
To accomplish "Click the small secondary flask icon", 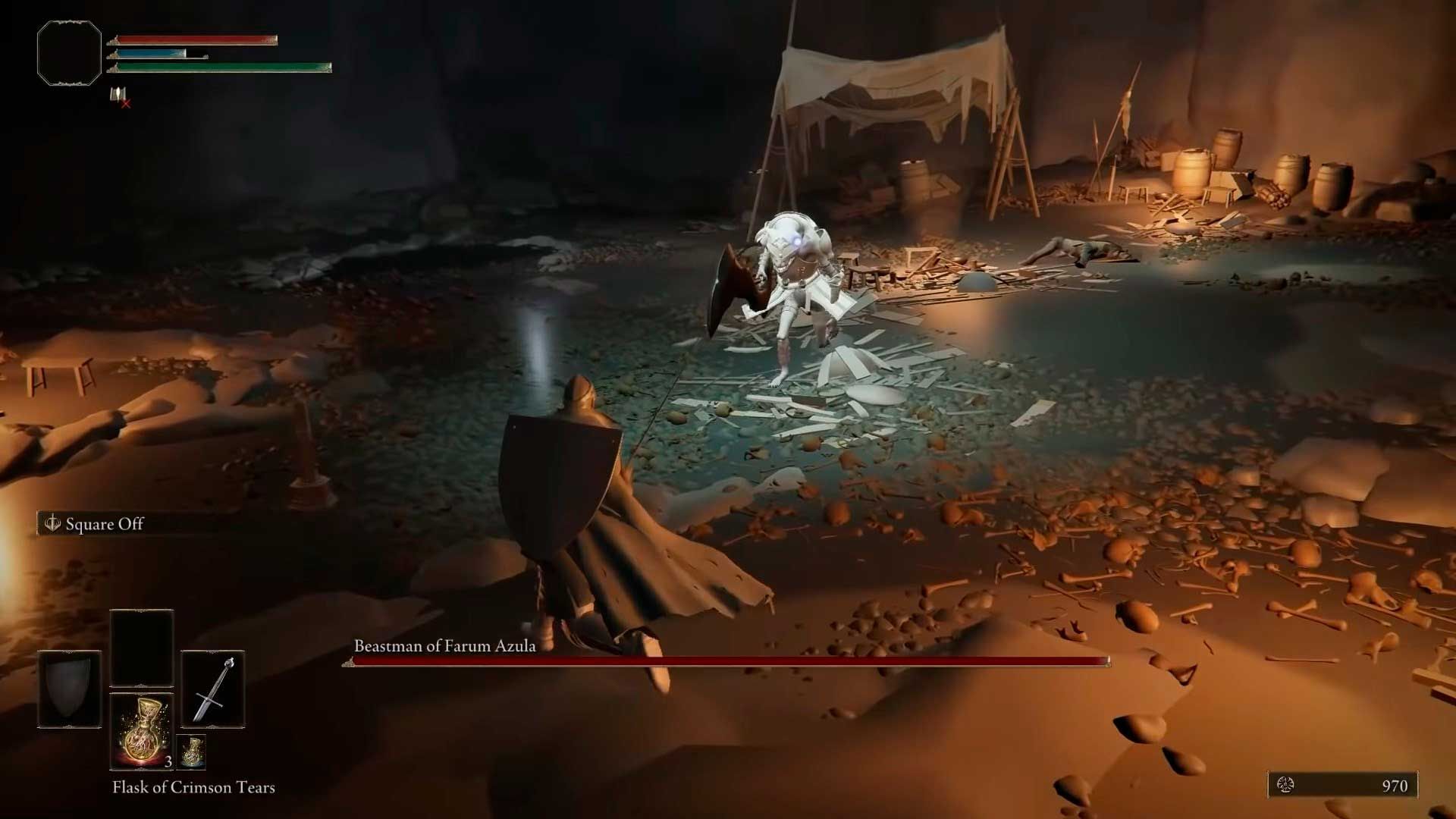I will 192,751.
